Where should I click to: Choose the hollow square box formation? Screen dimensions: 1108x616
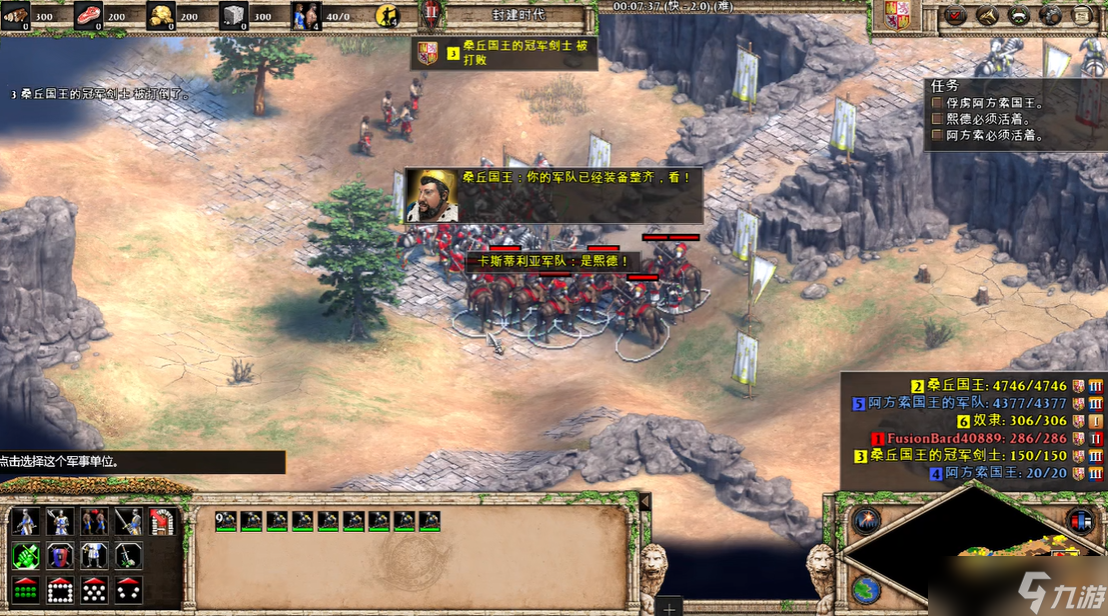60,589
